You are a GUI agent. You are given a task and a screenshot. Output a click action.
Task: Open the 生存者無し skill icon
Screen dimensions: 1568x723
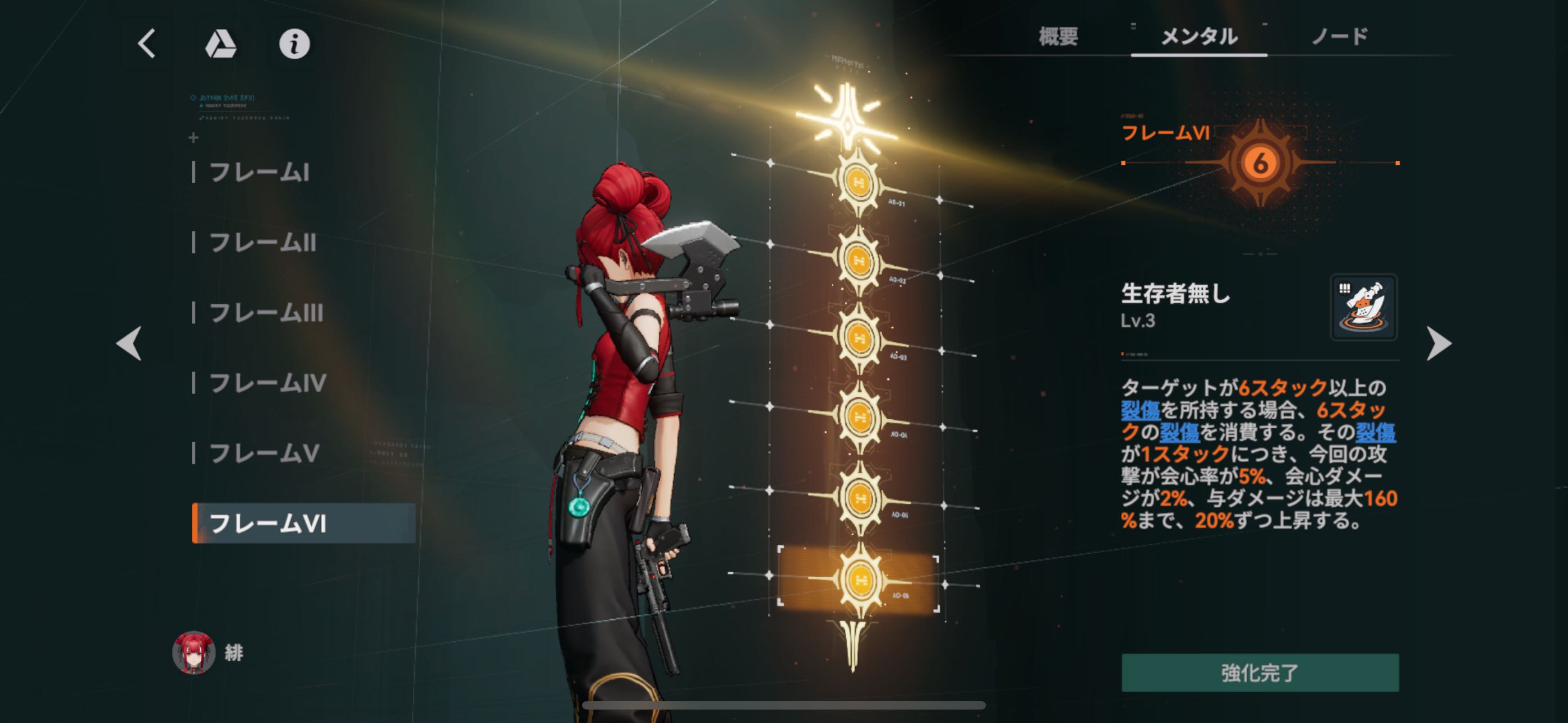point(1363,307)
